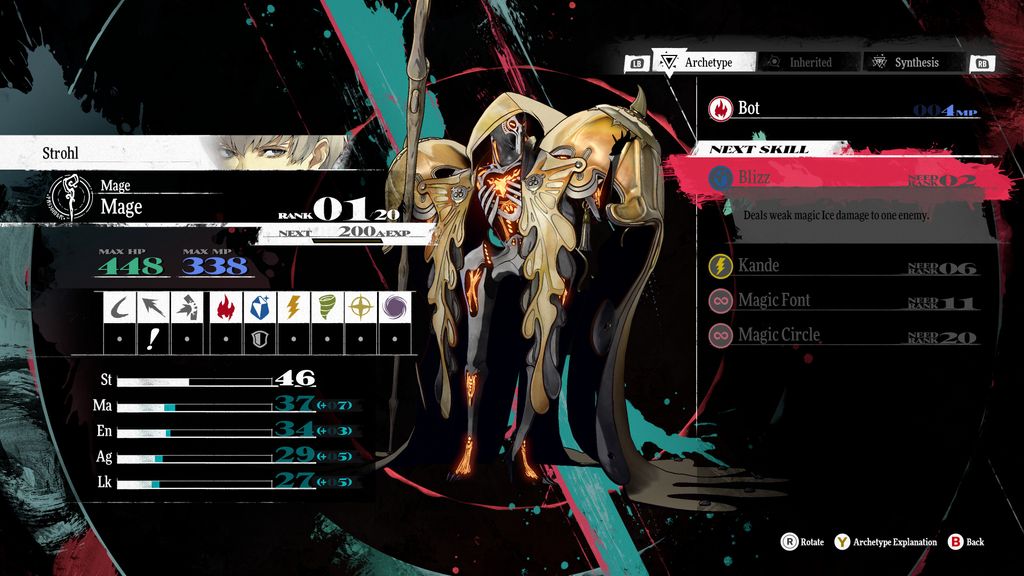Image resolution: width=1024 pixels, height=576 pixels.
Task: Choose the Magic Font skill row
Action: [840, 300]
